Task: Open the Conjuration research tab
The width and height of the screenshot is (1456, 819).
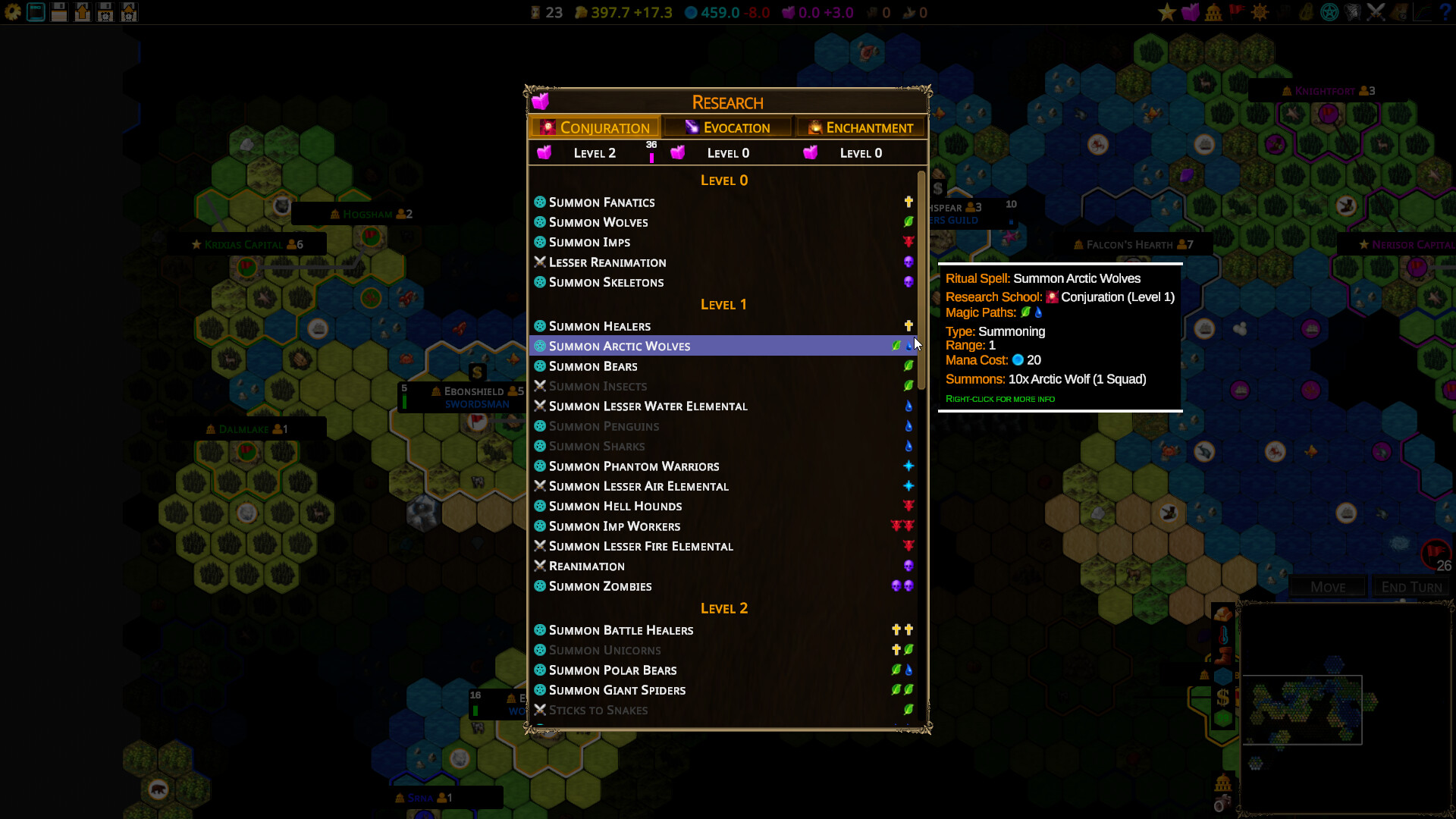Action: (x=595, y=127)
